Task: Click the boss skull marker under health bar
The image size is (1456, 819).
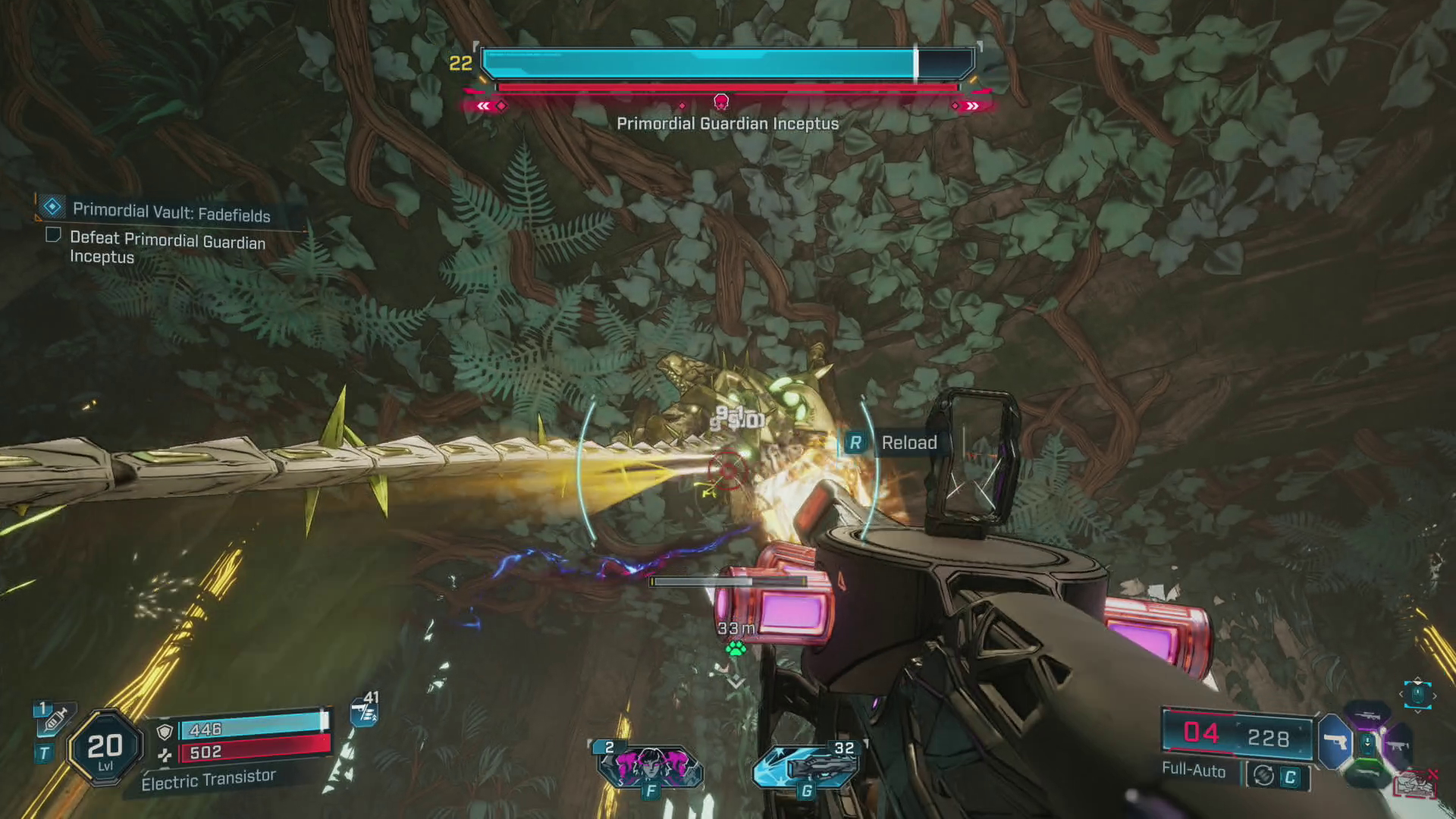Action: click(721, 102)
